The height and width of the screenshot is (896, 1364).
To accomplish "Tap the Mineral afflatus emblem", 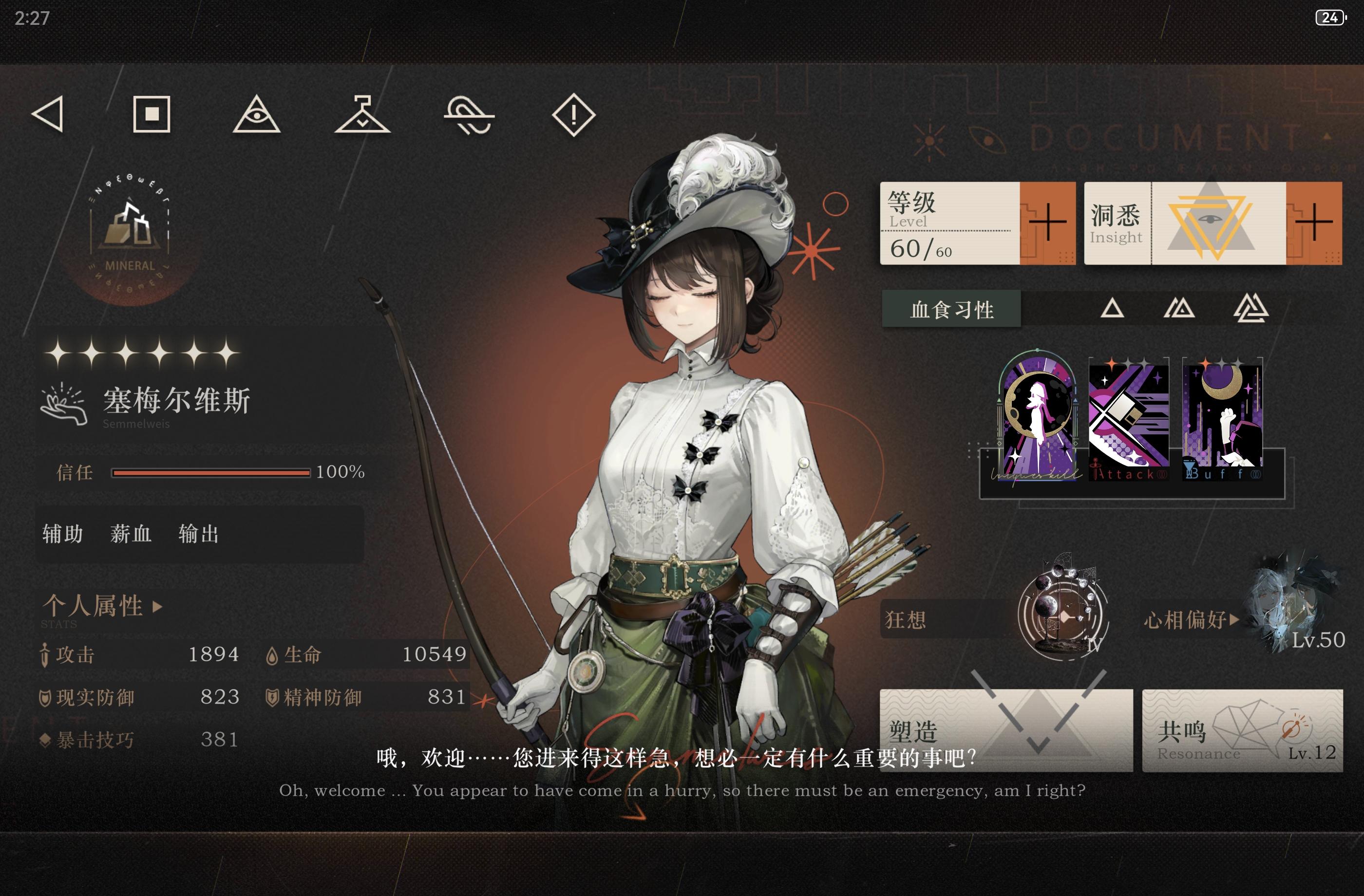I will click(x=130, y=237).
